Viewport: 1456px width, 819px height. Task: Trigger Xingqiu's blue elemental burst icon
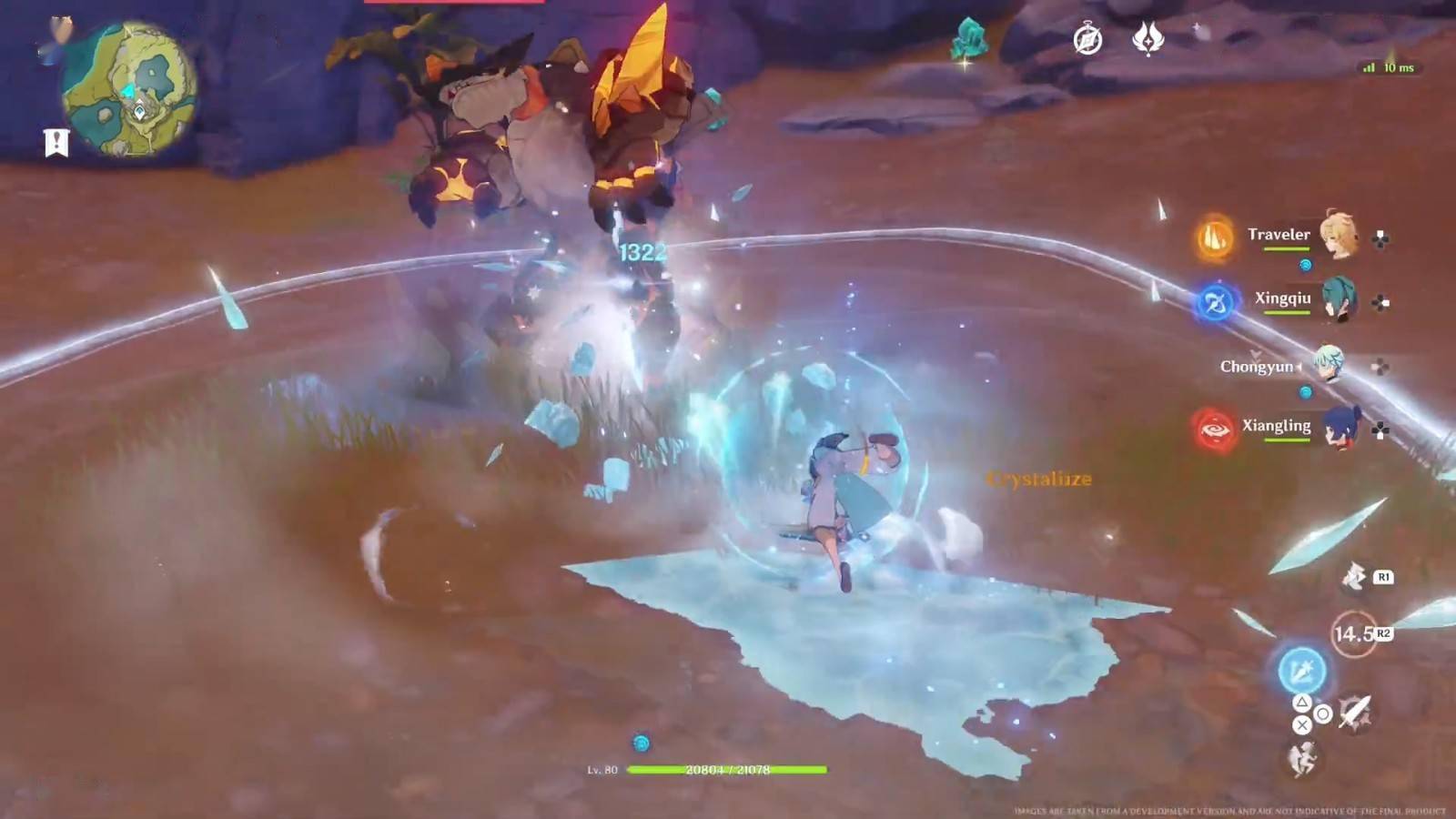(1215, 303)
